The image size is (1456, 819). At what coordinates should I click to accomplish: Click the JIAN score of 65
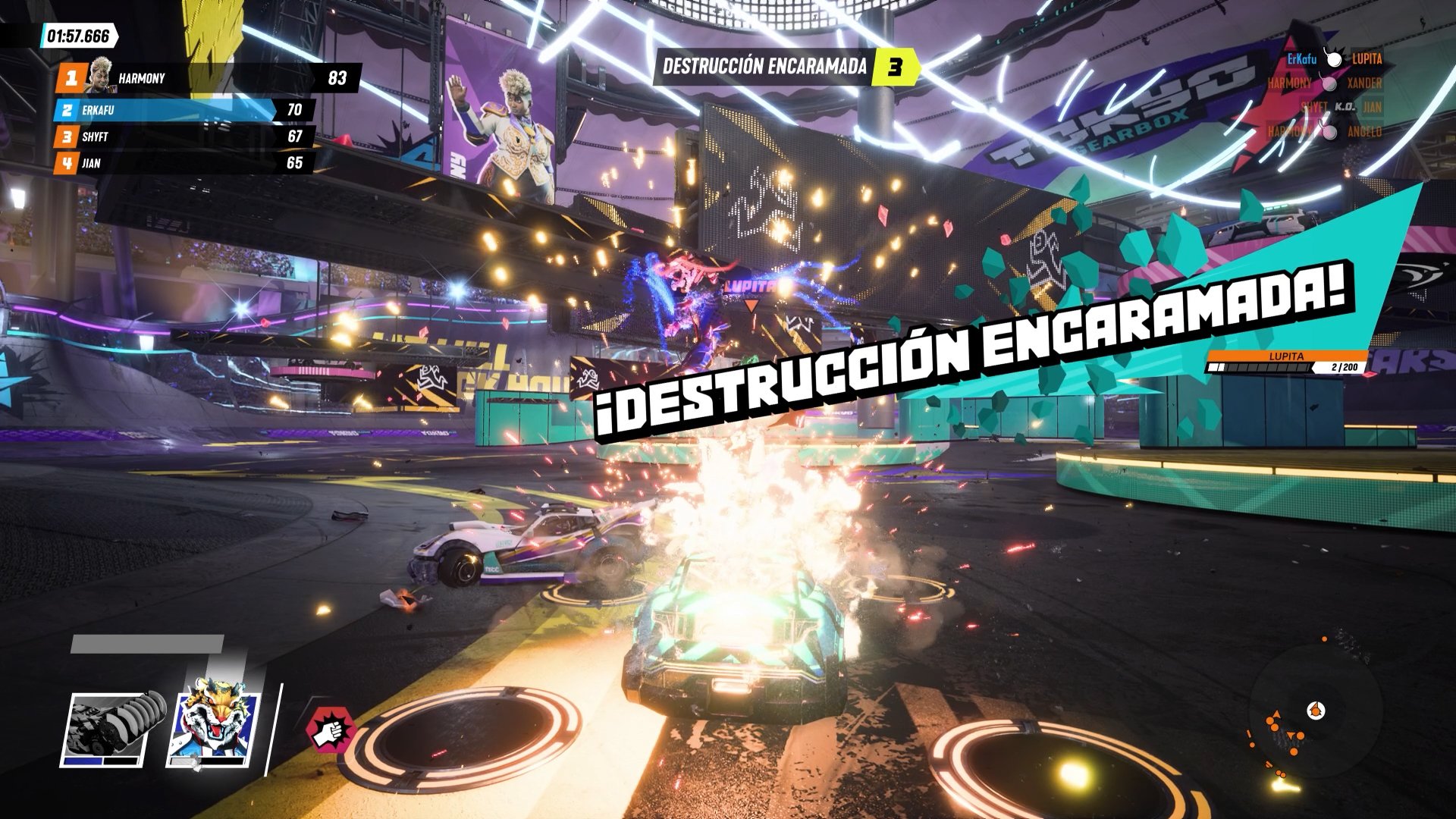[297, 162]
